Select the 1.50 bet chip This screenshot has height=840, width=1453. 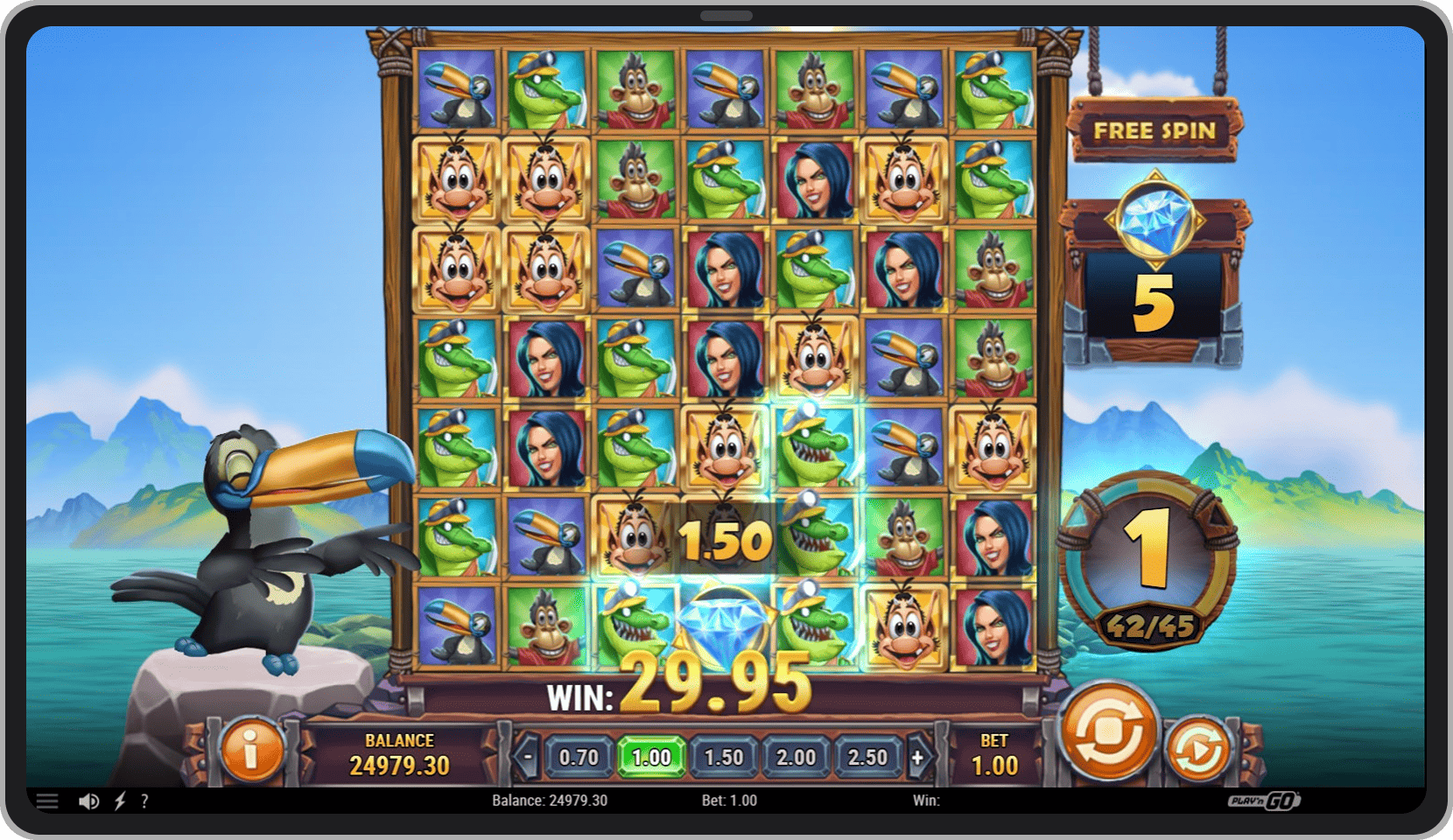click(x=724, y=758)
